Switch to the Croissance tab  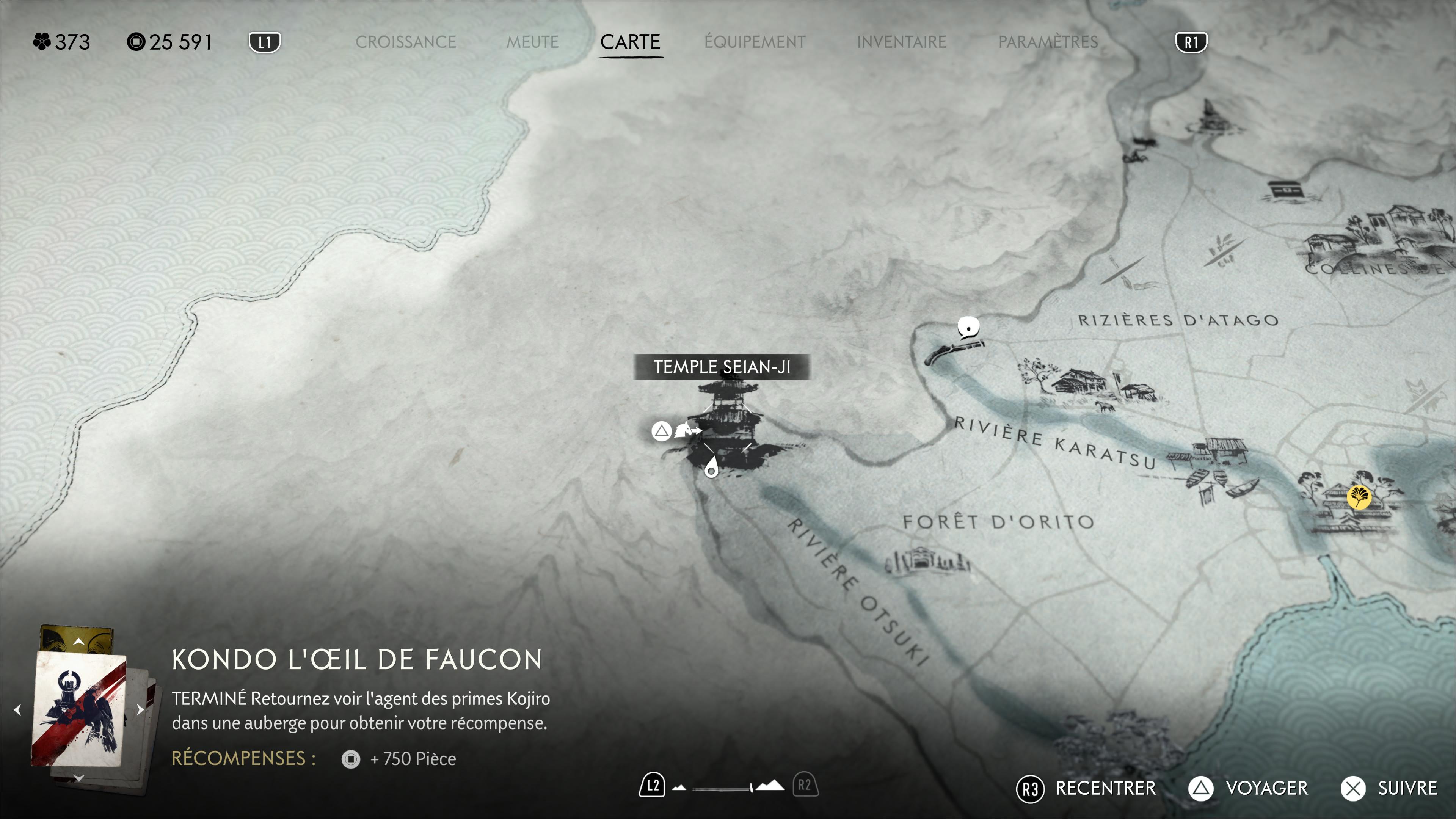(x=405, y=42)
